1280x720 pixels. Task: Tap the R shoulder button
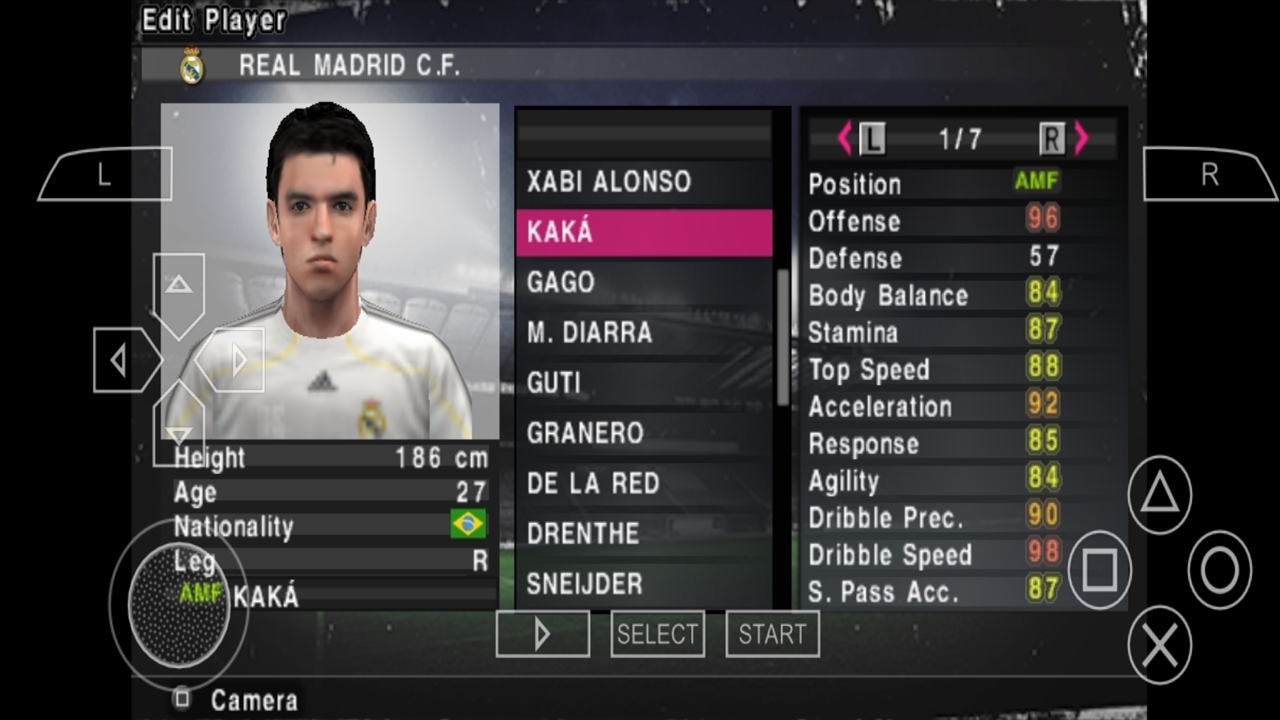point(1210,173)
